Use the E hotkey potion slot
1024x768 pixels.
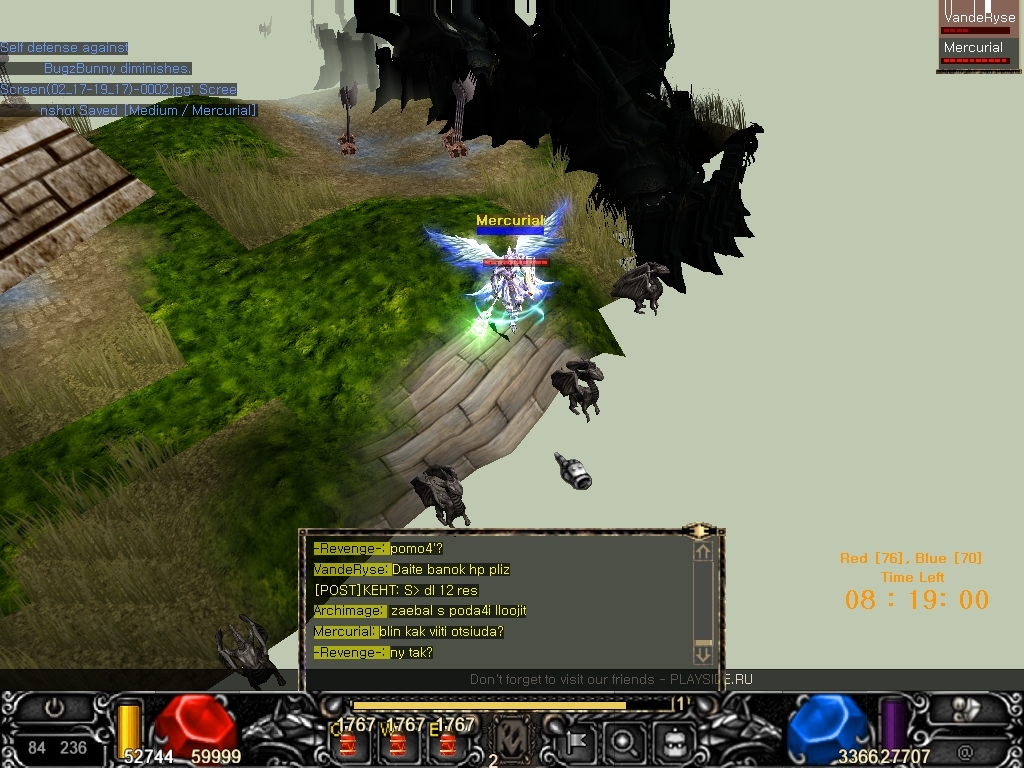click(448, 743)
